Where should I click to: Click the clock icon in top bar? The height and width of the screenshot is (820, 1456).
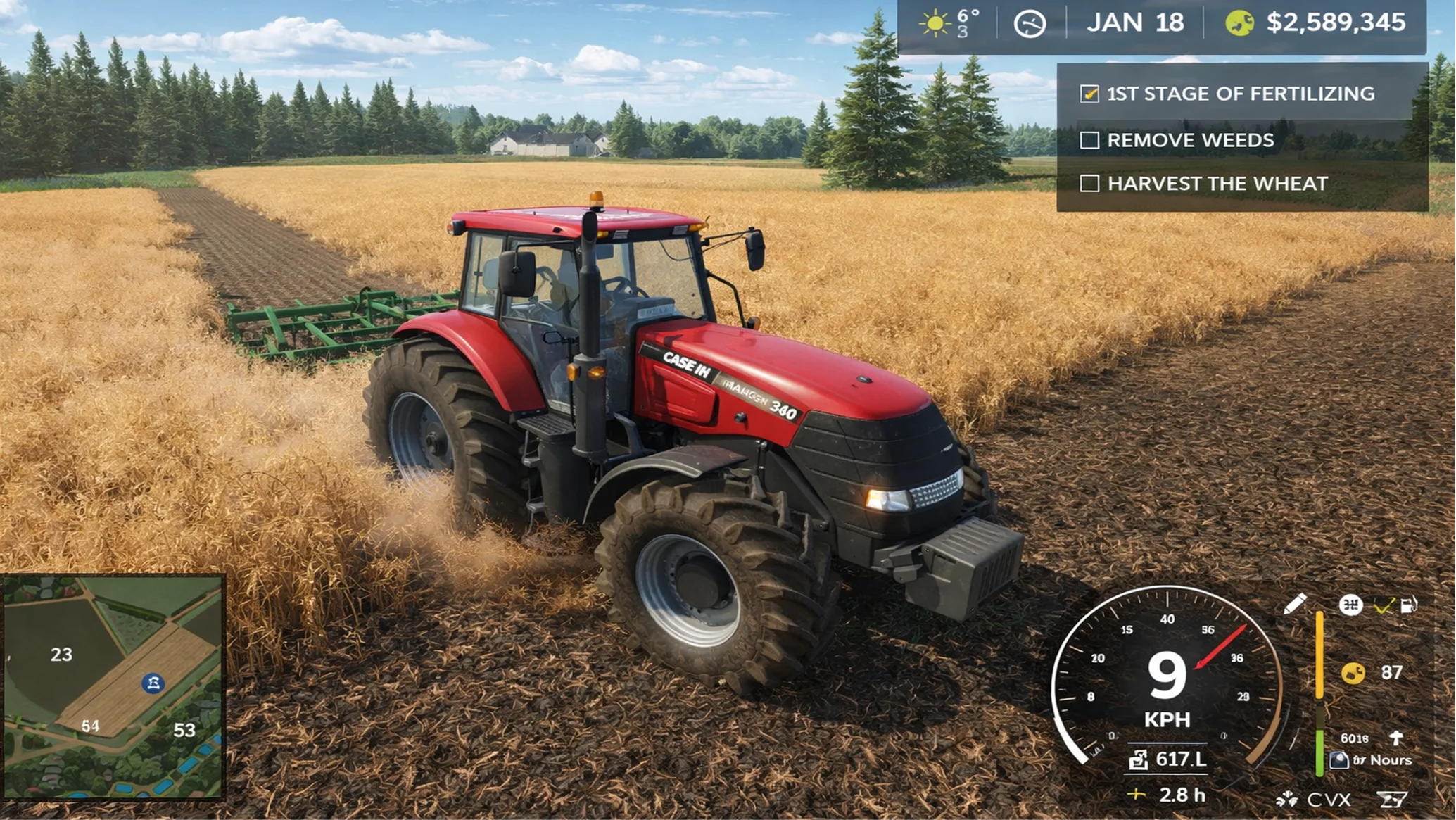coord(1030,24)
